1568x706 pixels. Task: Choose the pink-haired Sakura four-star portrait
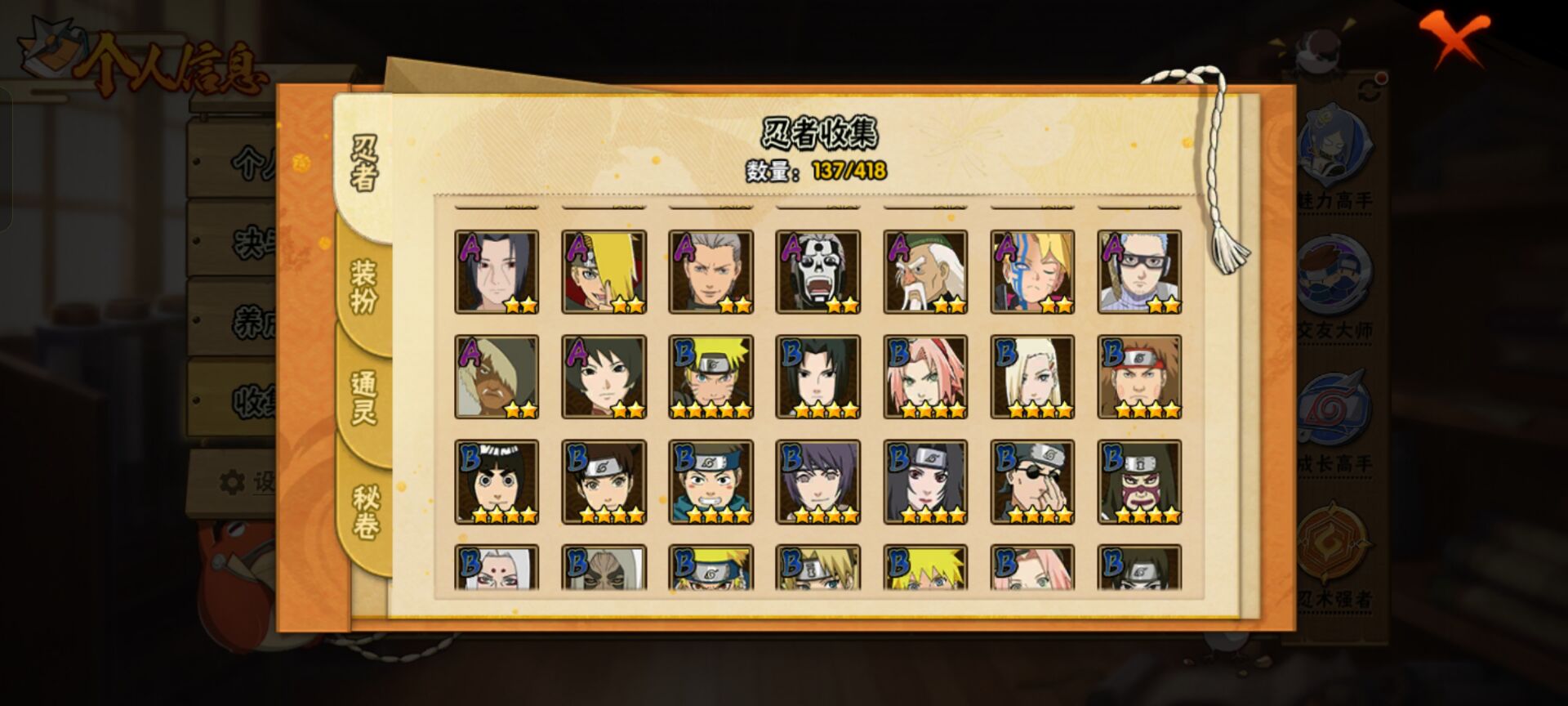[925, 377]
